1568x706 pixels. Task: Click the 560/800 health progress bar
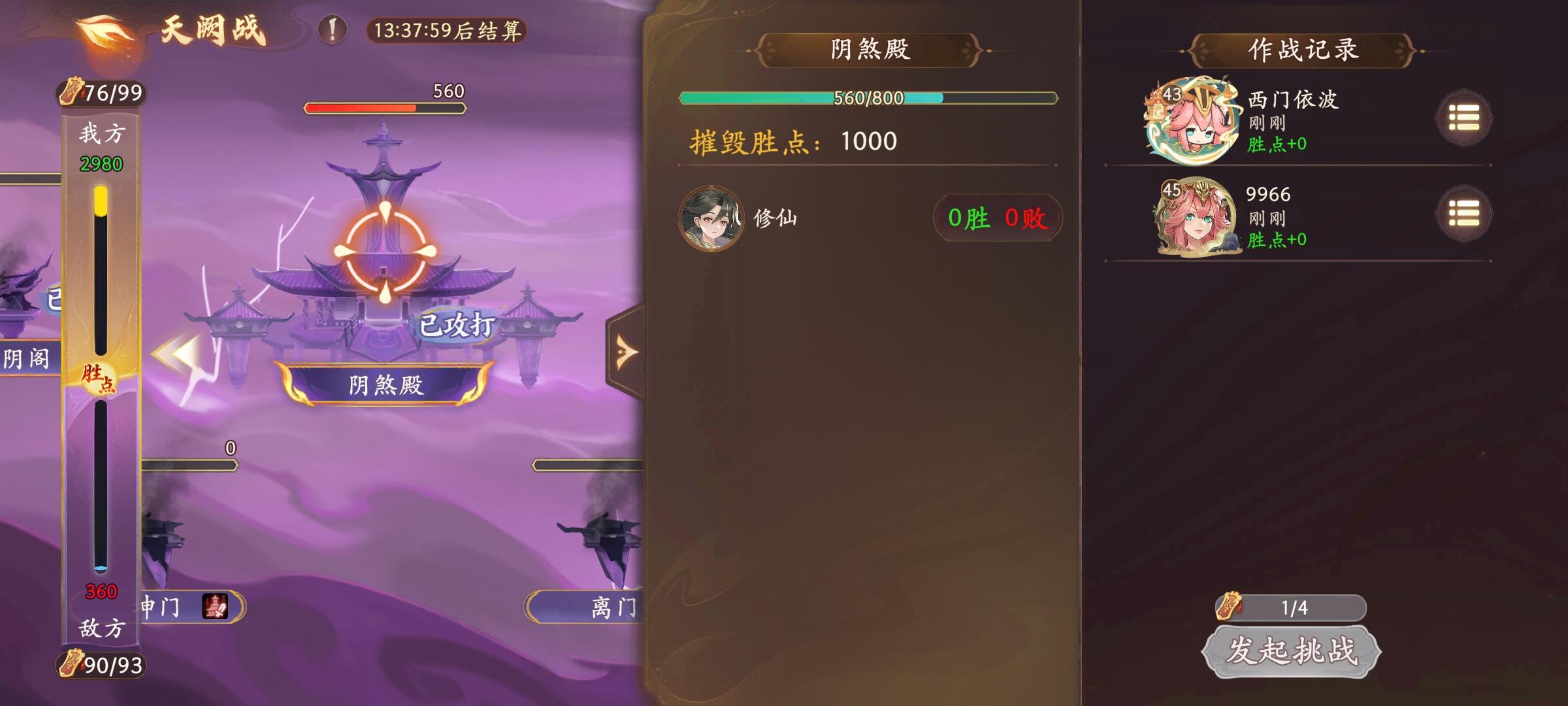[x=869, y=97]
